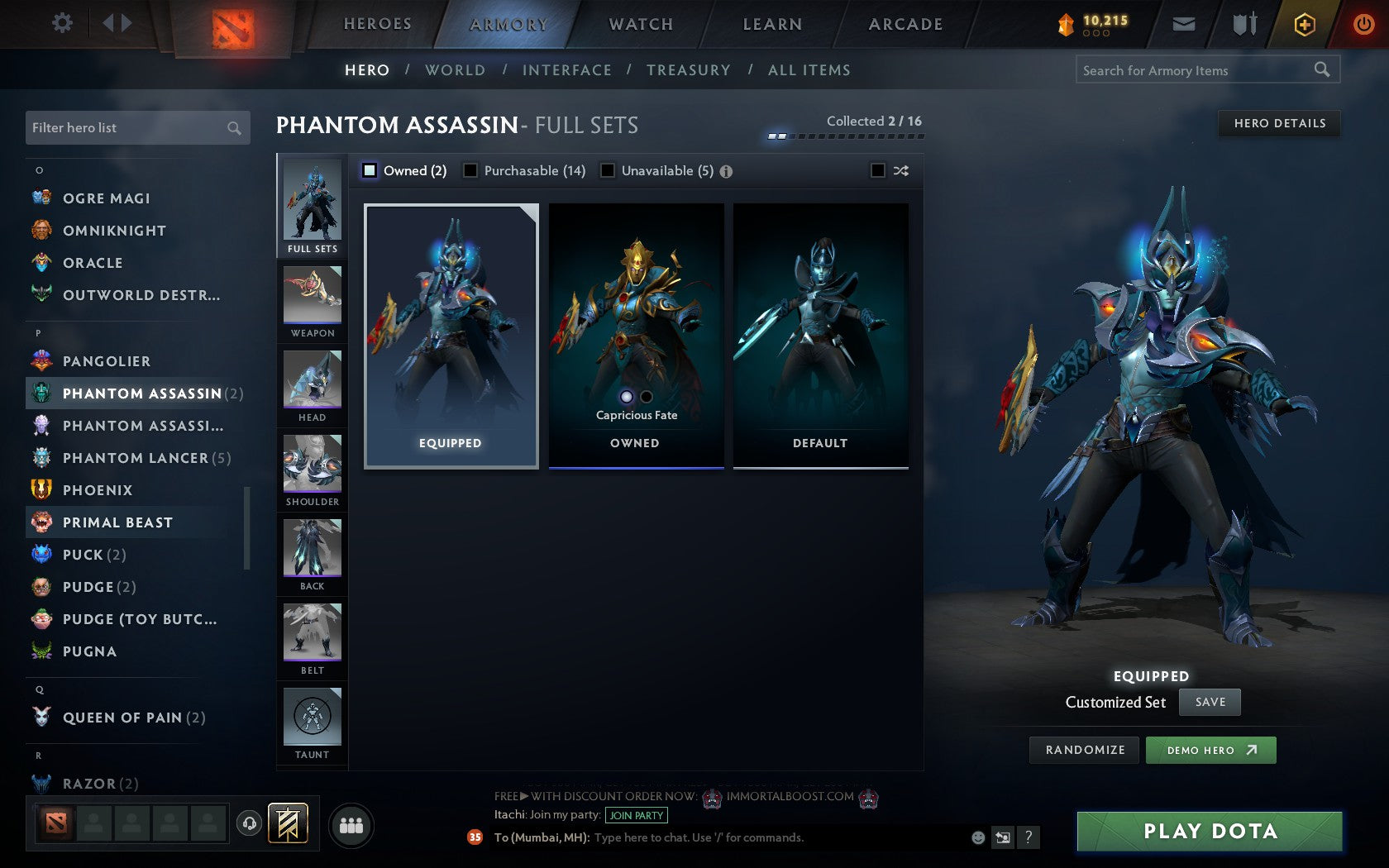Select second style dot on Capricious Fate
1389x868 pixels.
click(x=646, y=397)
